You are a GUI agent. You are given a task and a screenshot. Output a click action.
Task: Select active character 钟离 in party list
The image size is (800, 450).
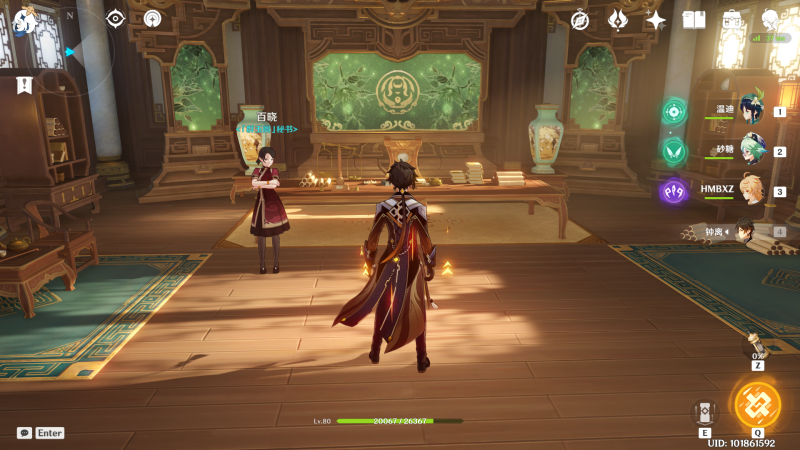tap(745, 231)
